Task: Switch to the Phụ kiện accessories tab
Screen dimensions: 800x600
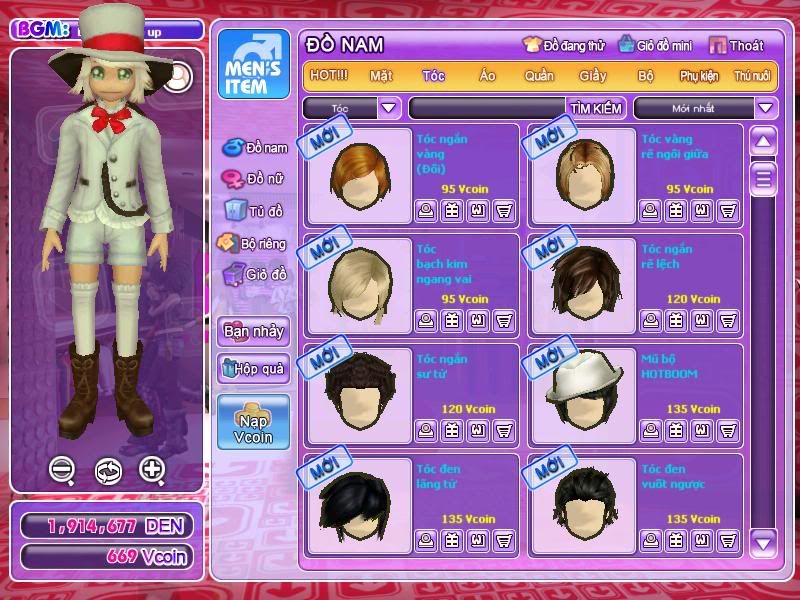Action: (x=699, y=76)
